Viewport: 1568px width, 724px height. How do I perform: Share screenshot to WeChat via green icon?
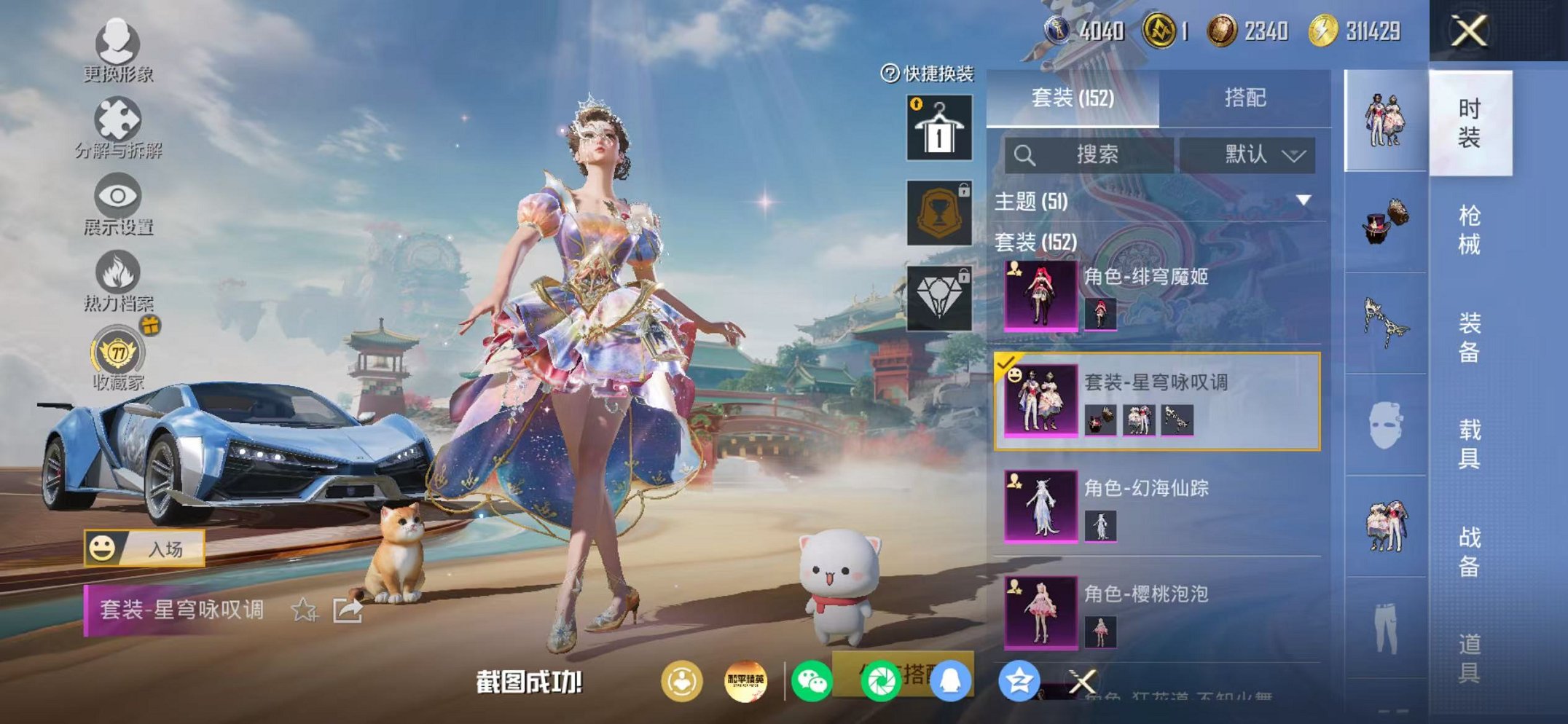pos(811,682)
